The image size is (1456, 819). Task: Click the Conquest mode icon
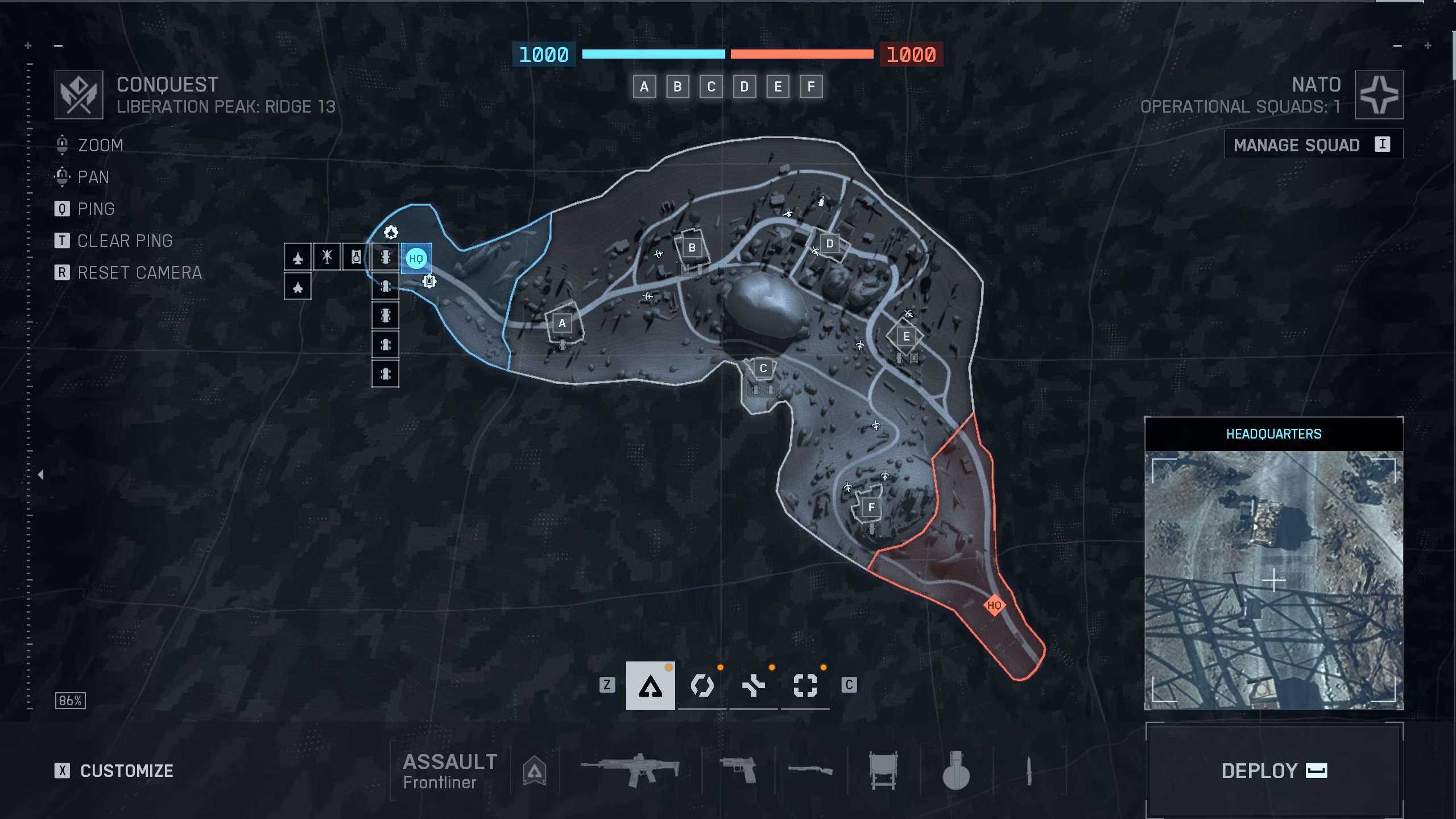(x=79, y=94)
